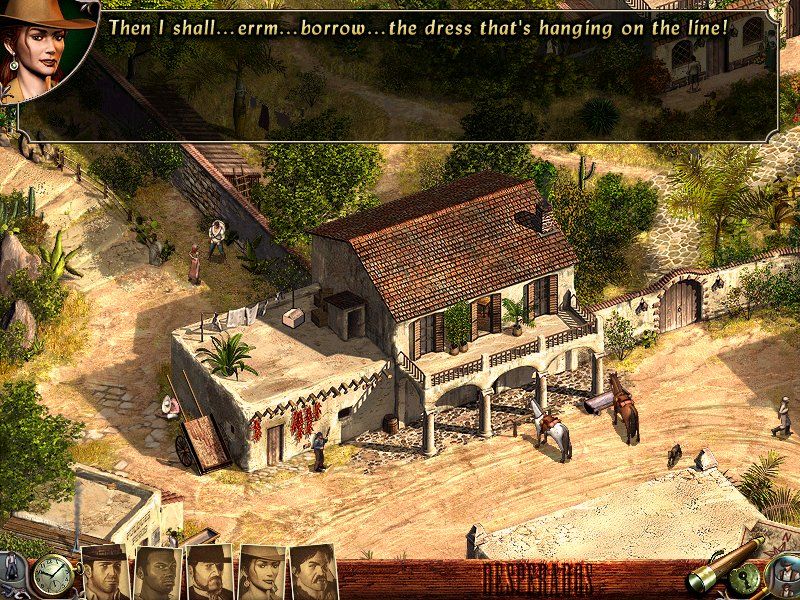
Task: Select John Cooper's portrait with the dark hat
Action: (105, 573)
